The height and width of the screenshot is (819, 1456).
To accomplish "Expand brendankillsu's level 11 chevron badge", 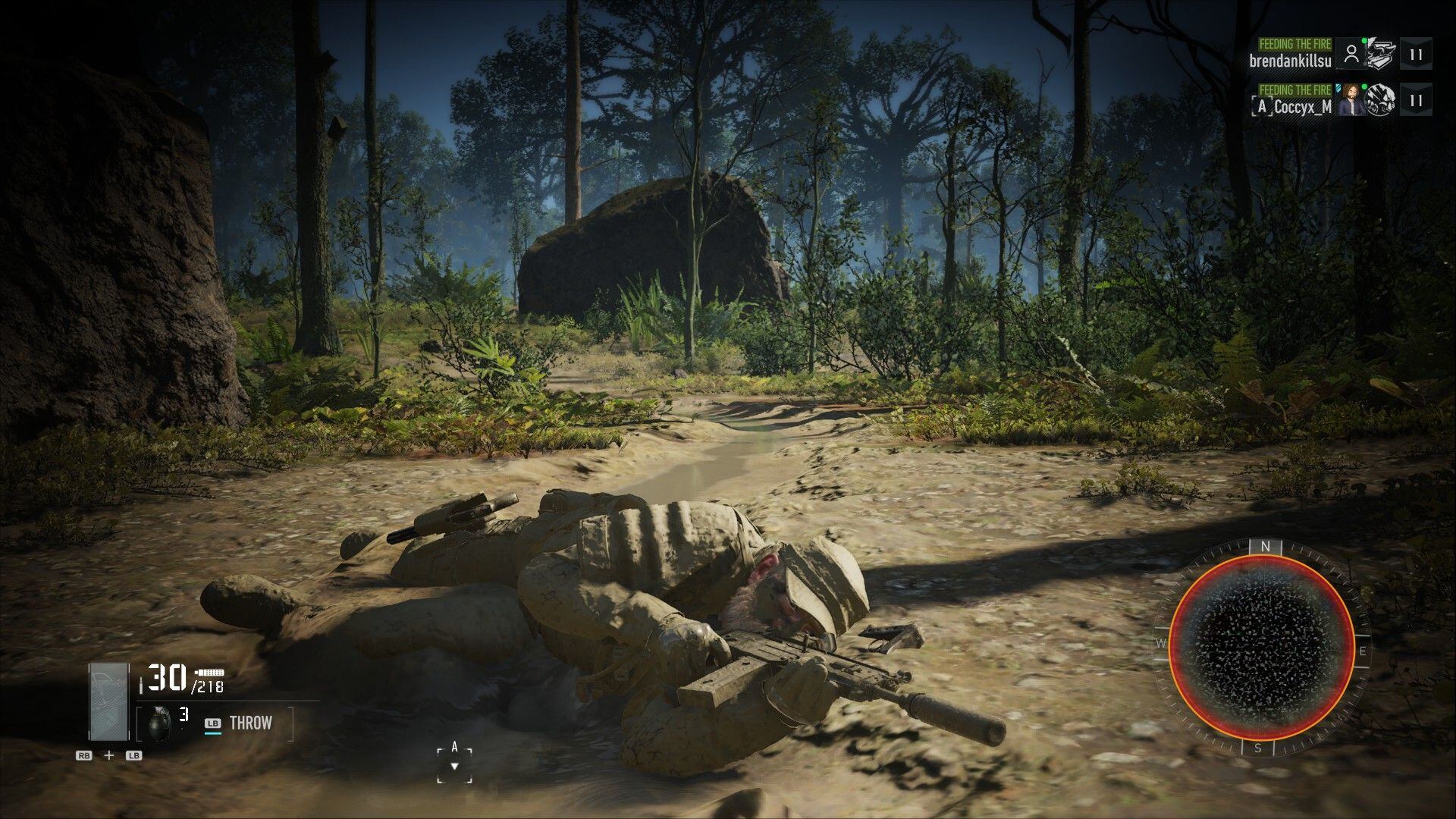I will pyautogui.click(x=1415, y=55).
